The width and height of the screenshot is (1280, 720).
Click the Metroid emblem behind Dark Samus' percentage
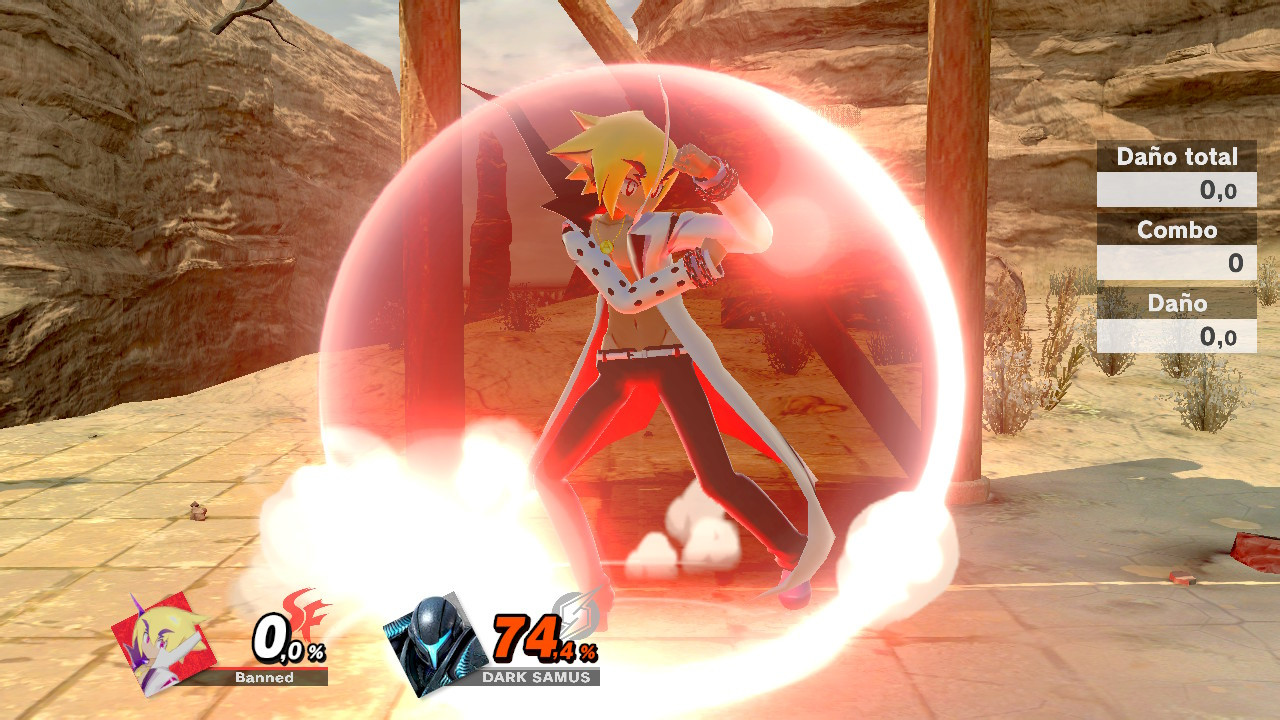pyautogui.click(x=578, y=614)
